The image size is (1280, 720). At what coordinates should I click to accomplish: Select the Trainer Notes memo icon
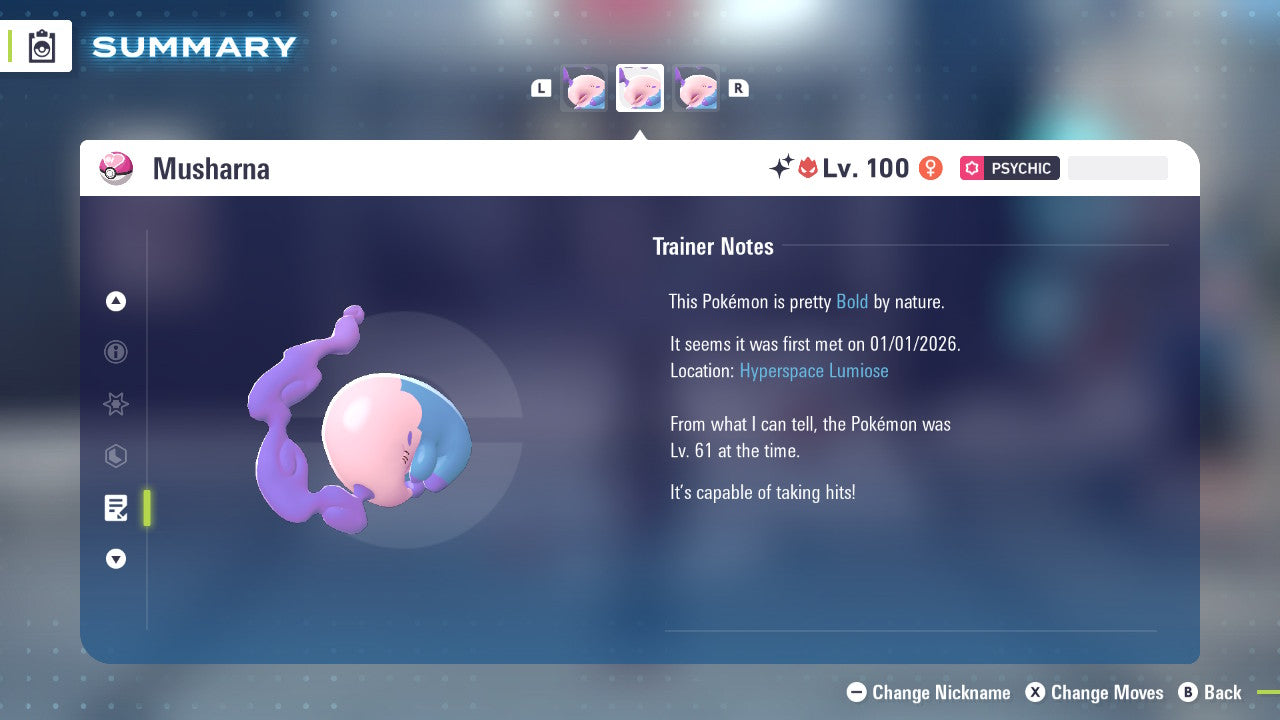[115, 508]
